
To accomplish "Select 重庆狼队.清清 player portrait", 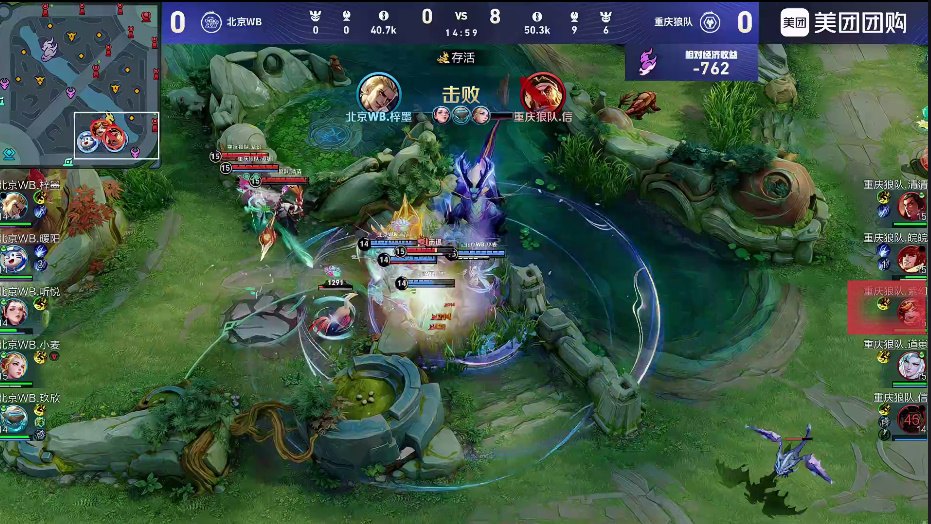I will pos(910,207).
